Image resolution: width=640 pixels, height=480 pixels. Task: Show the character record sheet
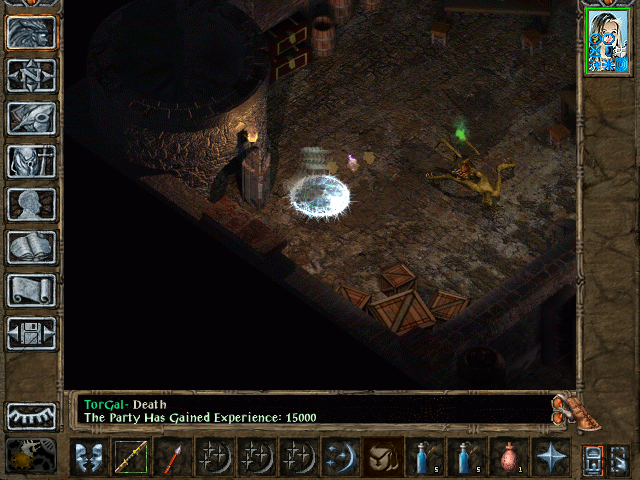coord(32,204)
